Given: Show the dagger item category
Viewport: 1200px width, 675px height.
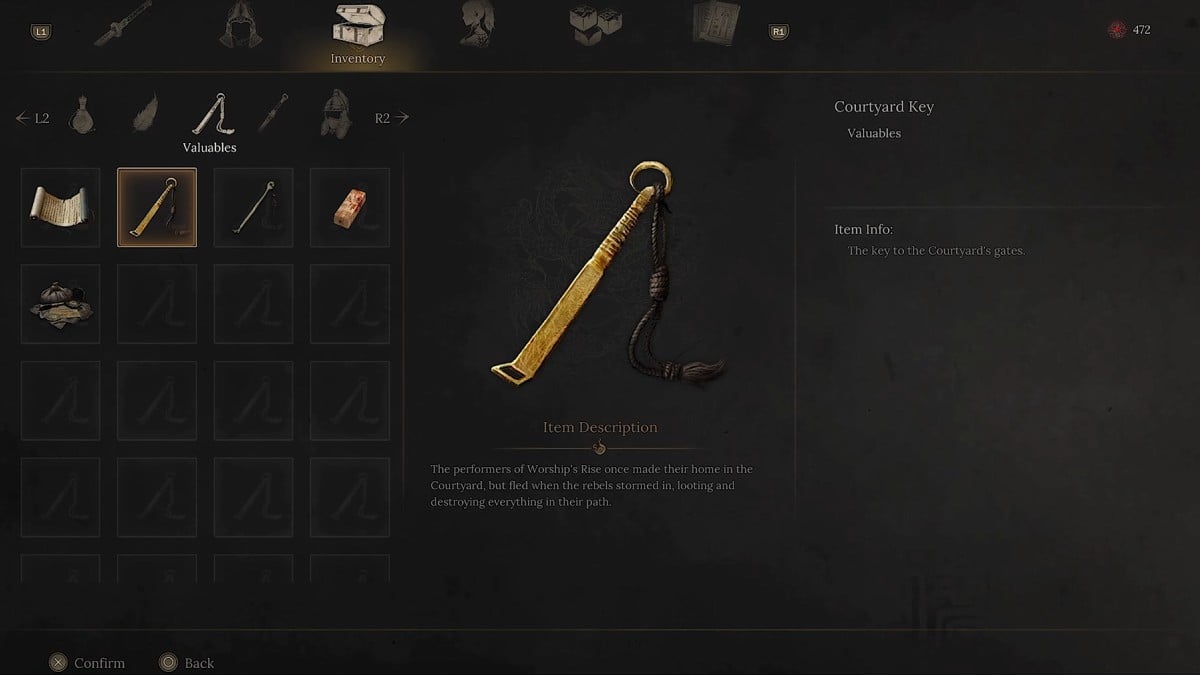Looking at the screenshot, I should coord(273,116).
